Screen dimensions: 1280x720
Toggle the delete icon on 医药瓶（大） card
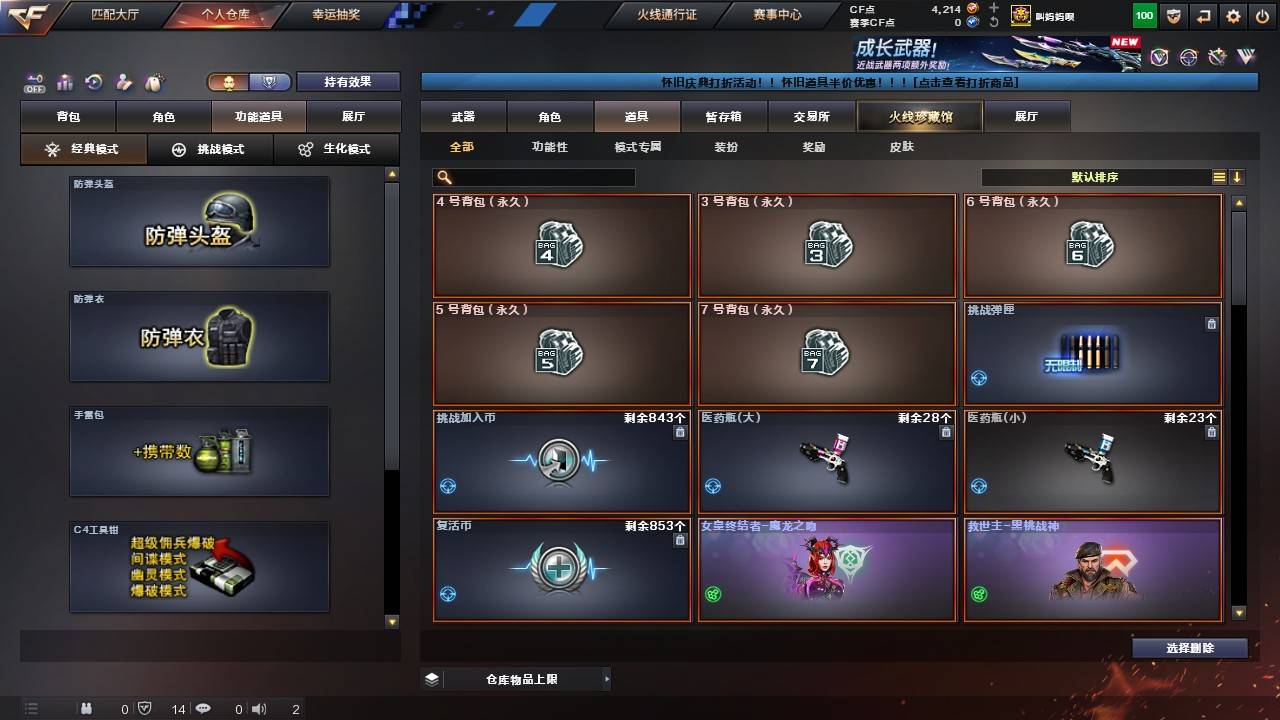tap(945, 432)
